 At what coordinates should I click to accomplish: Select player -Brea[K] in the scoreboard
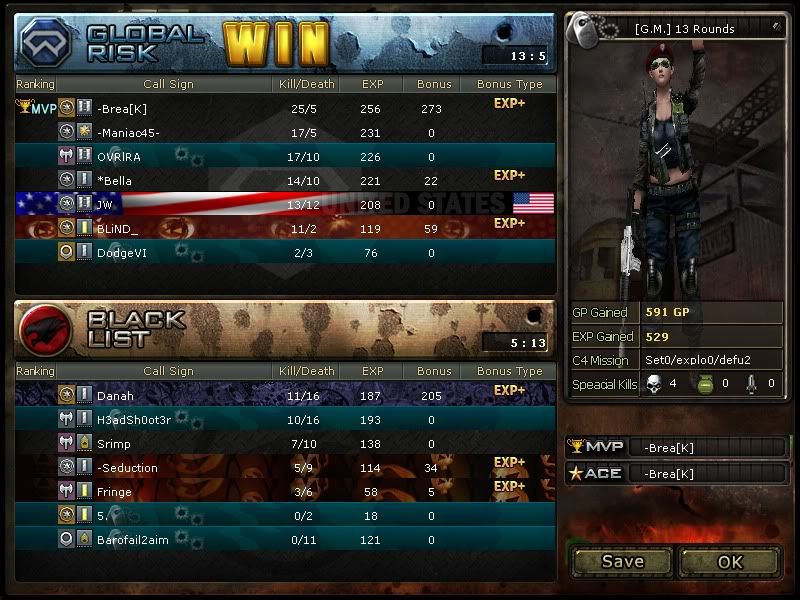click(122, 109)
